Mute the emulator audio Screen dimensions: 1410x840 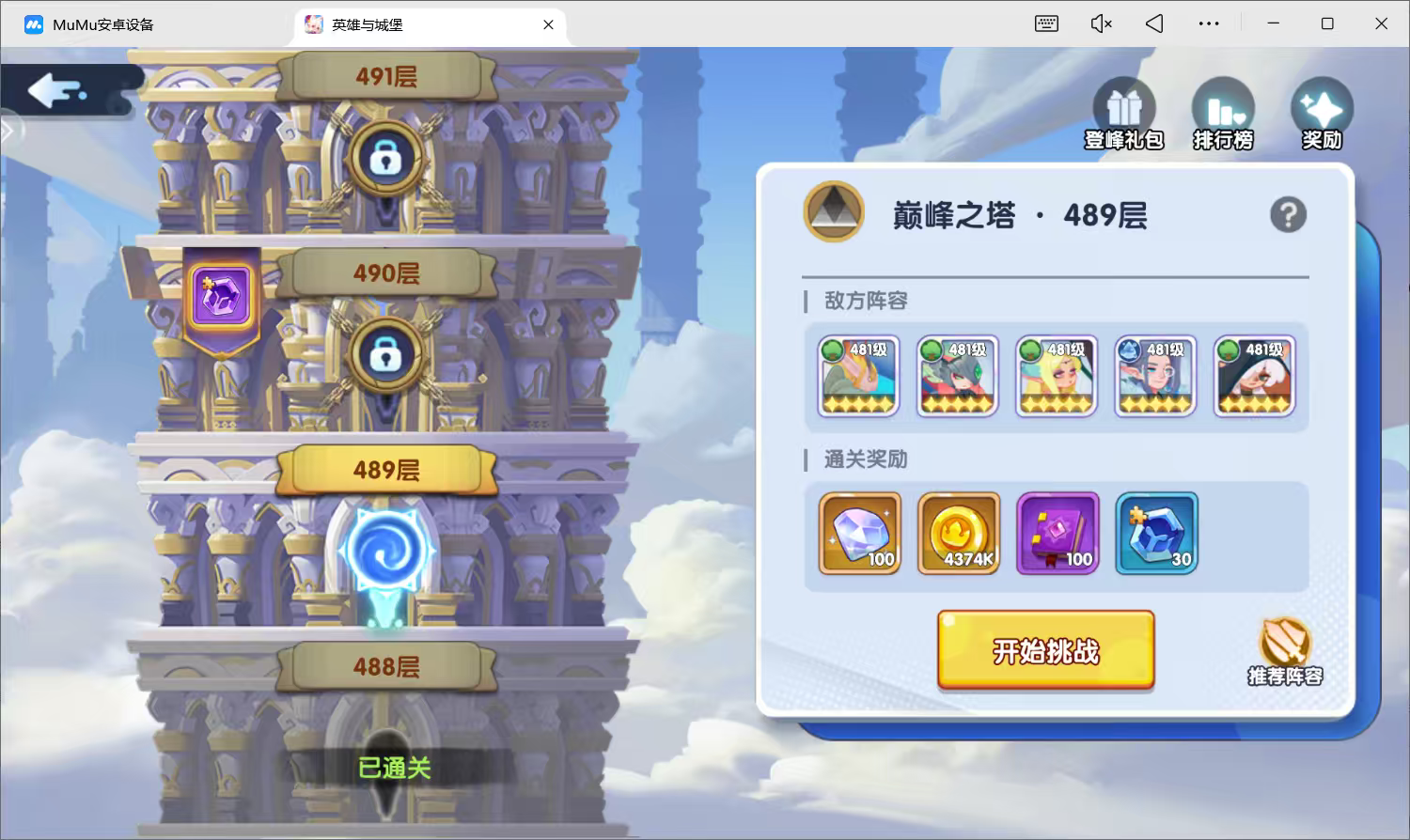coord(1100,23)
